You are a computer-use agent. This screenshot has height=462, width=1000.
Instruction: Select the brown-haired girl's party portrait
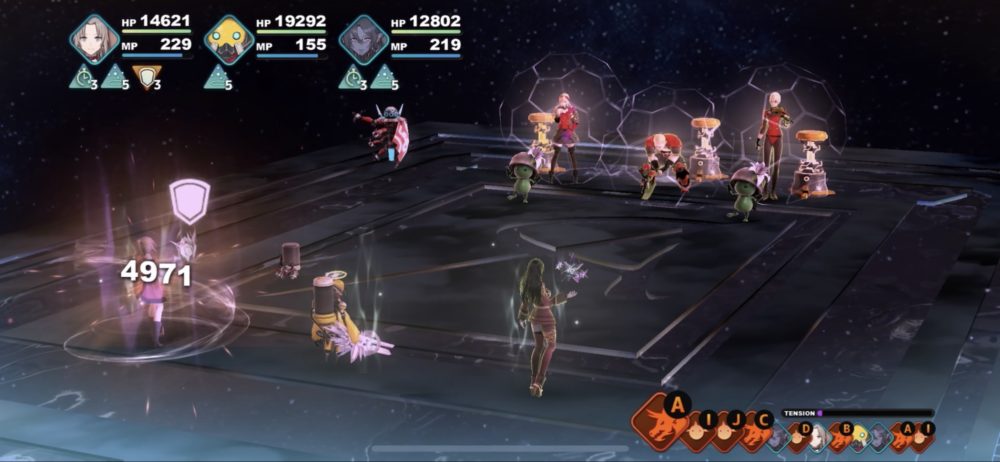point(94,39)
